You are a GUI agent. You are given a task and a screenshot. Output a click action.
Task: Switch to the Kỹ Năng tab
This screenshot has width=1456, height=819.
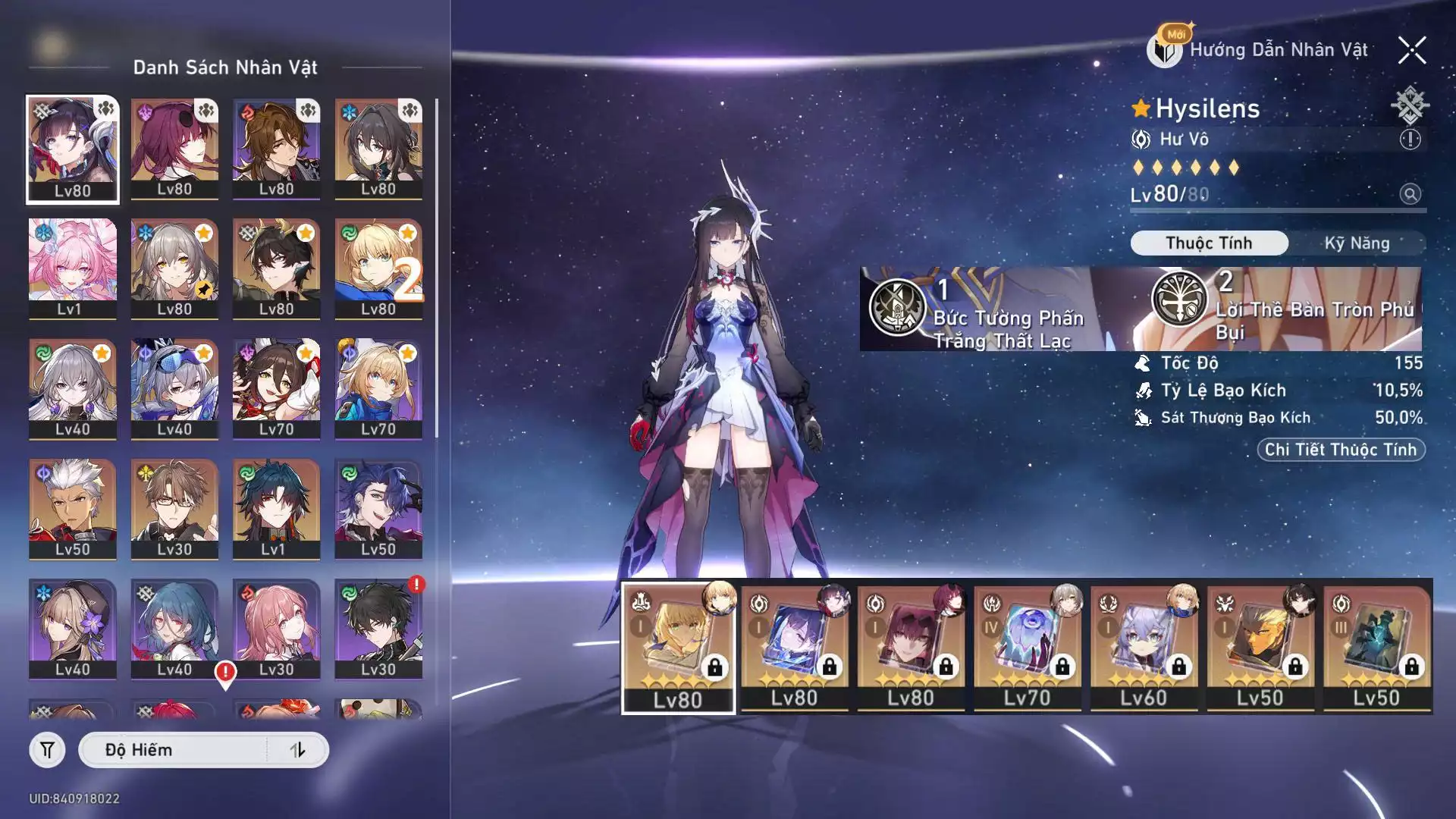pyautogui.click(x=1357, y=243)
